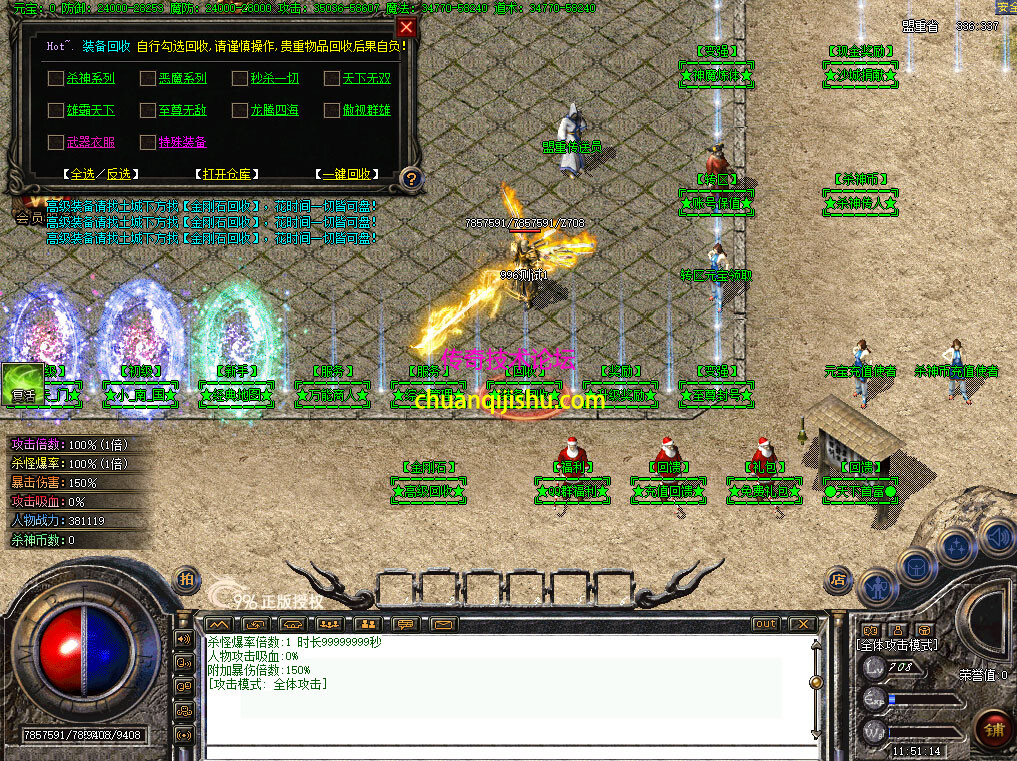Open the 拍 auction button
This screenshot has height=761, width=1017.
(186, 579)
